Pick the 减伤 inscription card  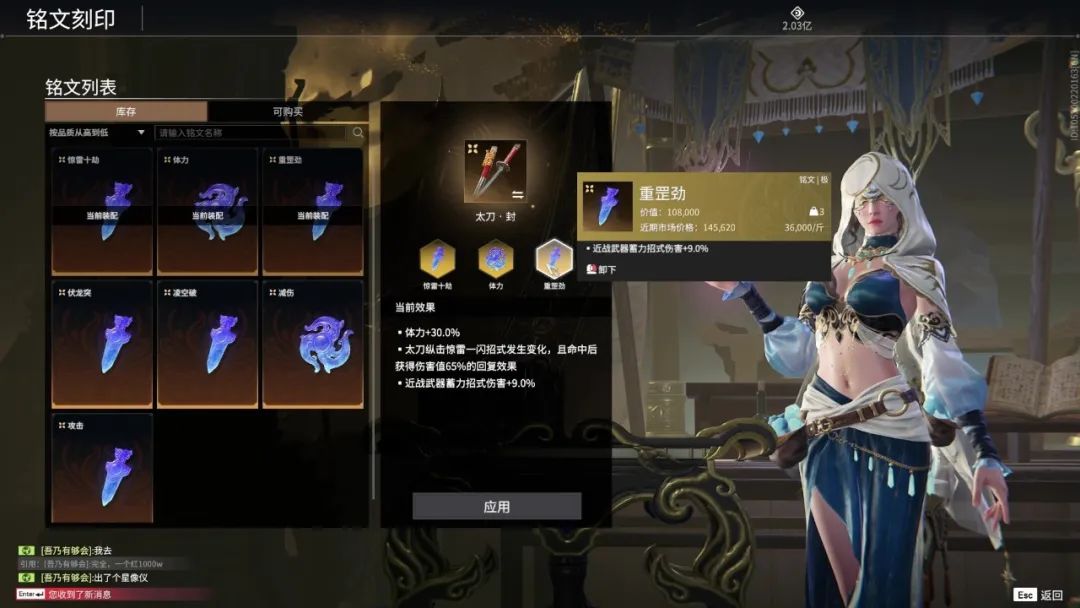tap(312, 344)
